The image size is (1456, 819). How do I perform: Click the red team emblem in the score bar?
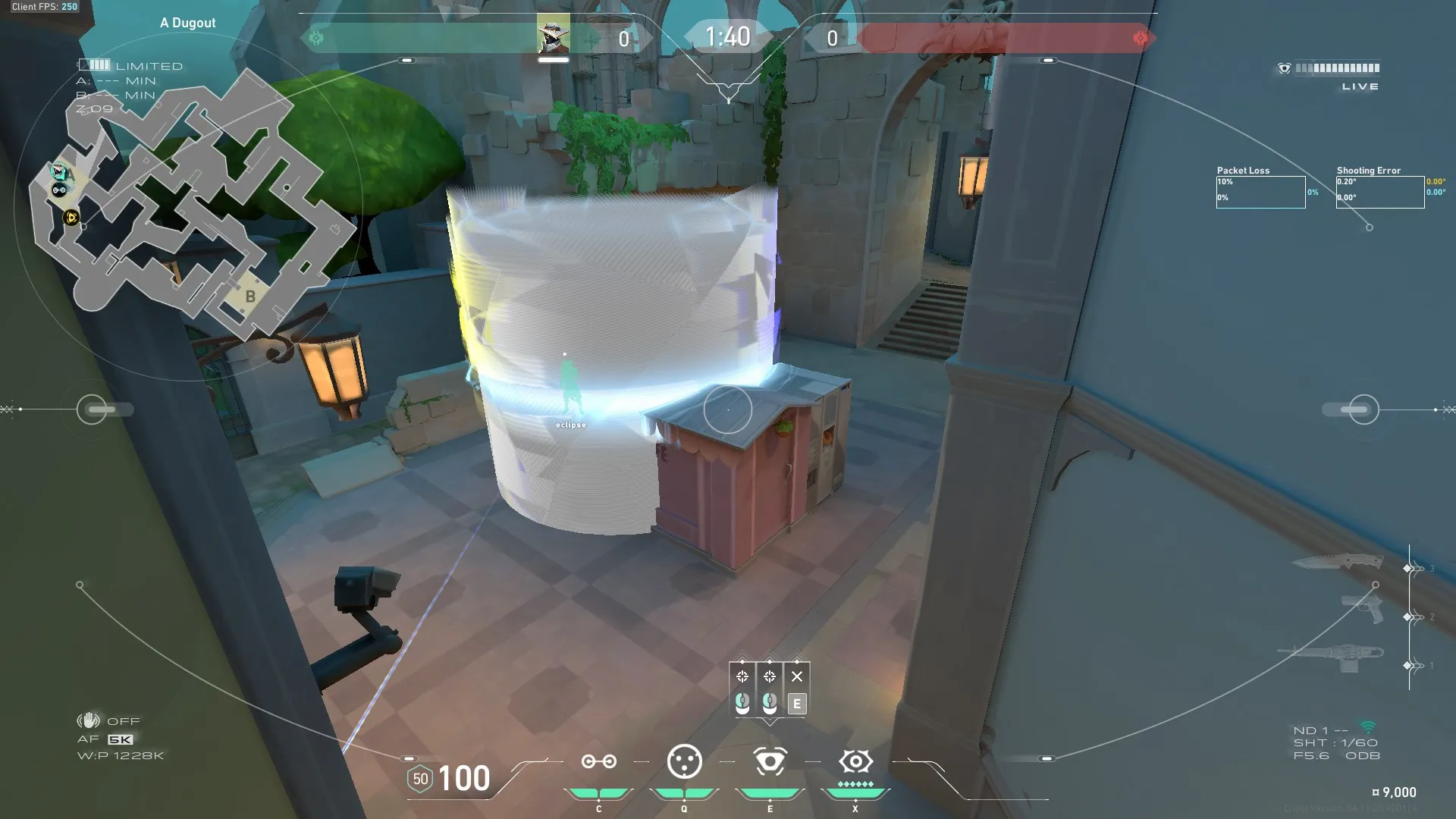[x=1140, y=38]
